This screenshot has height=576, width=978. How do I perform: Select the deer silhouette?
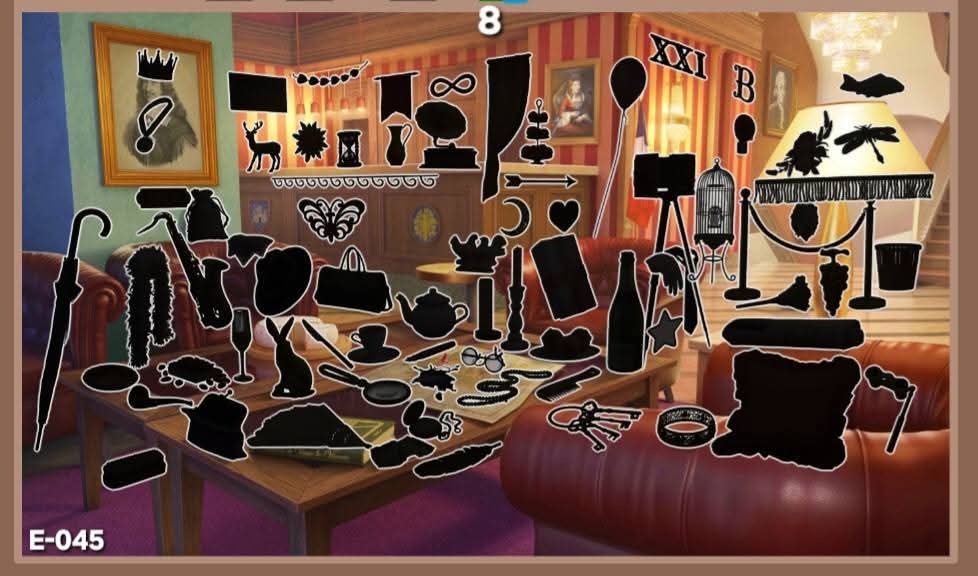[x=263, y=147]
